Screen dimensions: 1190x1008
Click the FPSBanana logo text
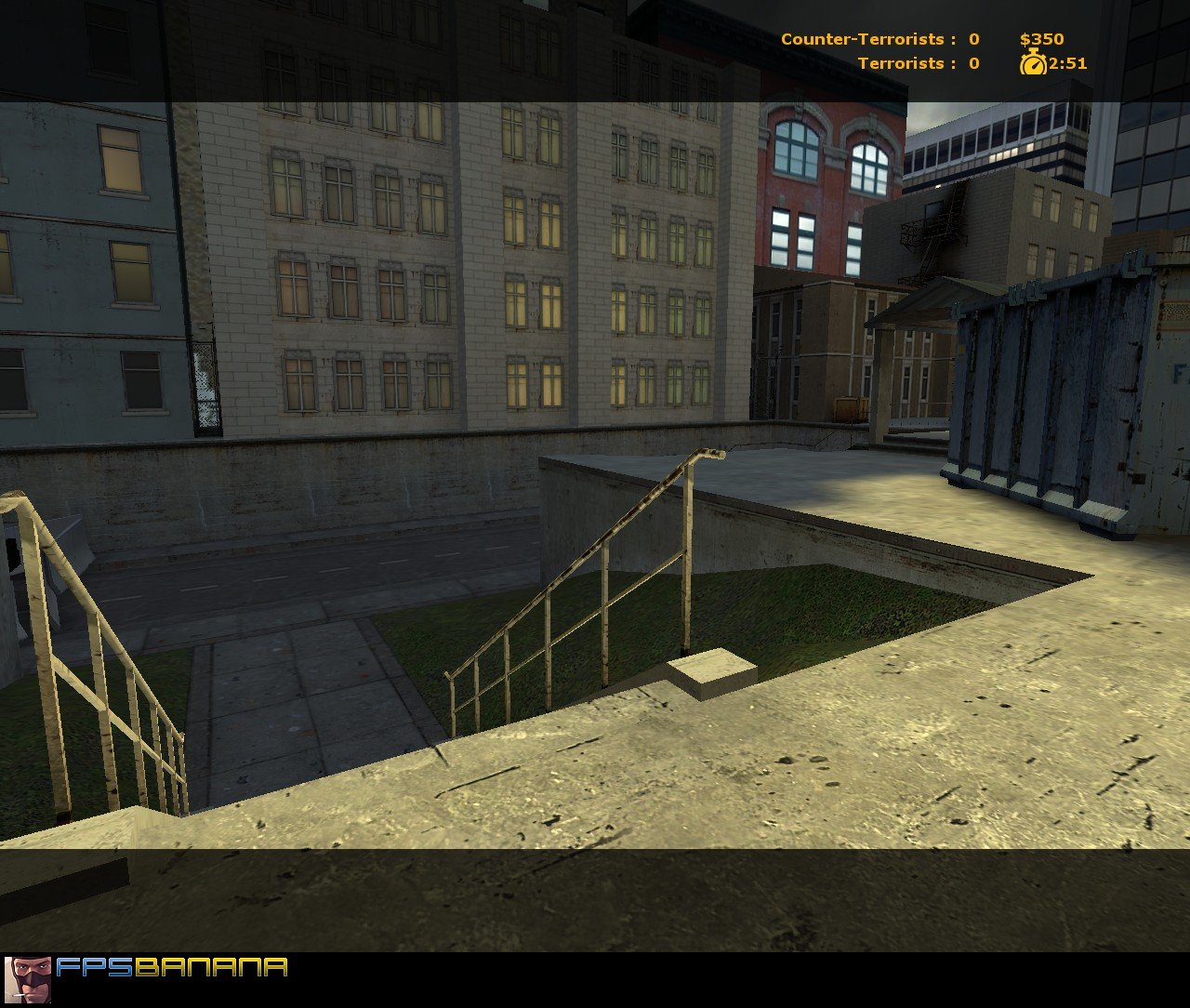172,968
